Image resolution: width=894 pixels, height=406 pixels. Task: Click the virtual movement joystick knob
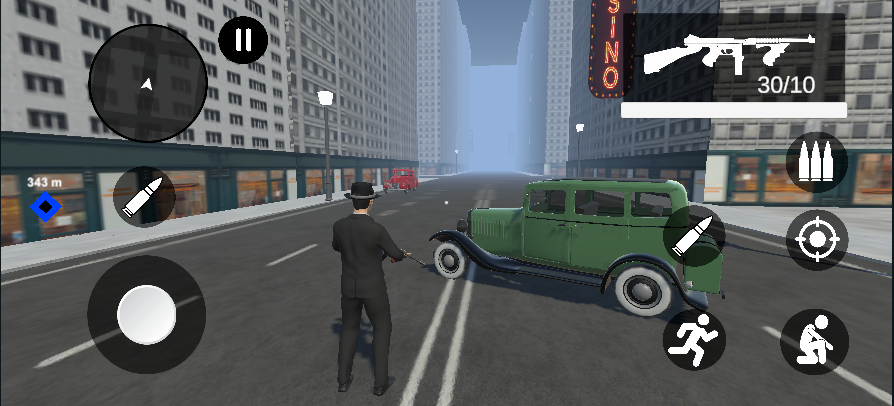pyautogui.click(x=147, y=314)
